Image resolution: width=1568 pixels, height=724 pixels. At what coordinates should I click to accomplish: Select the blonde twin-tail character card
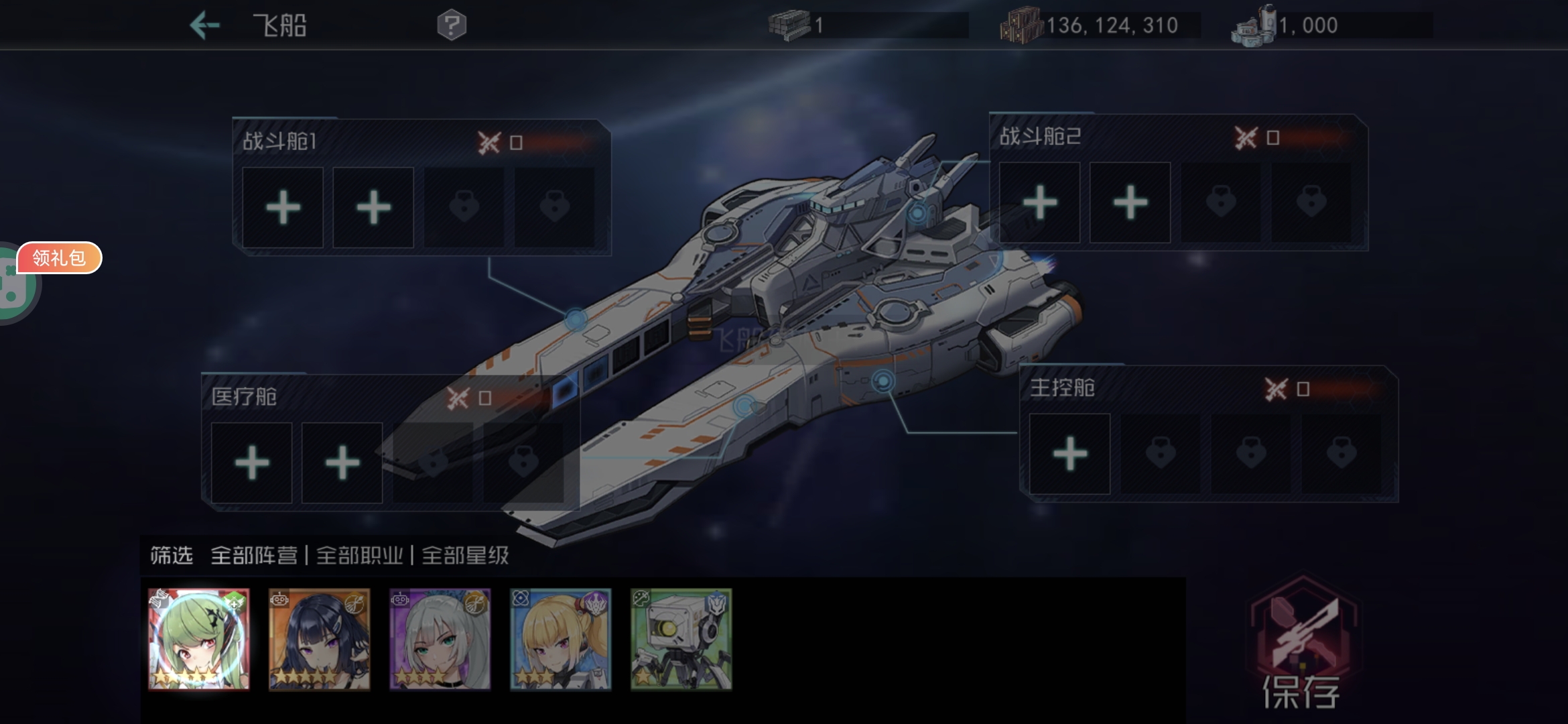[x=561, y=640]
